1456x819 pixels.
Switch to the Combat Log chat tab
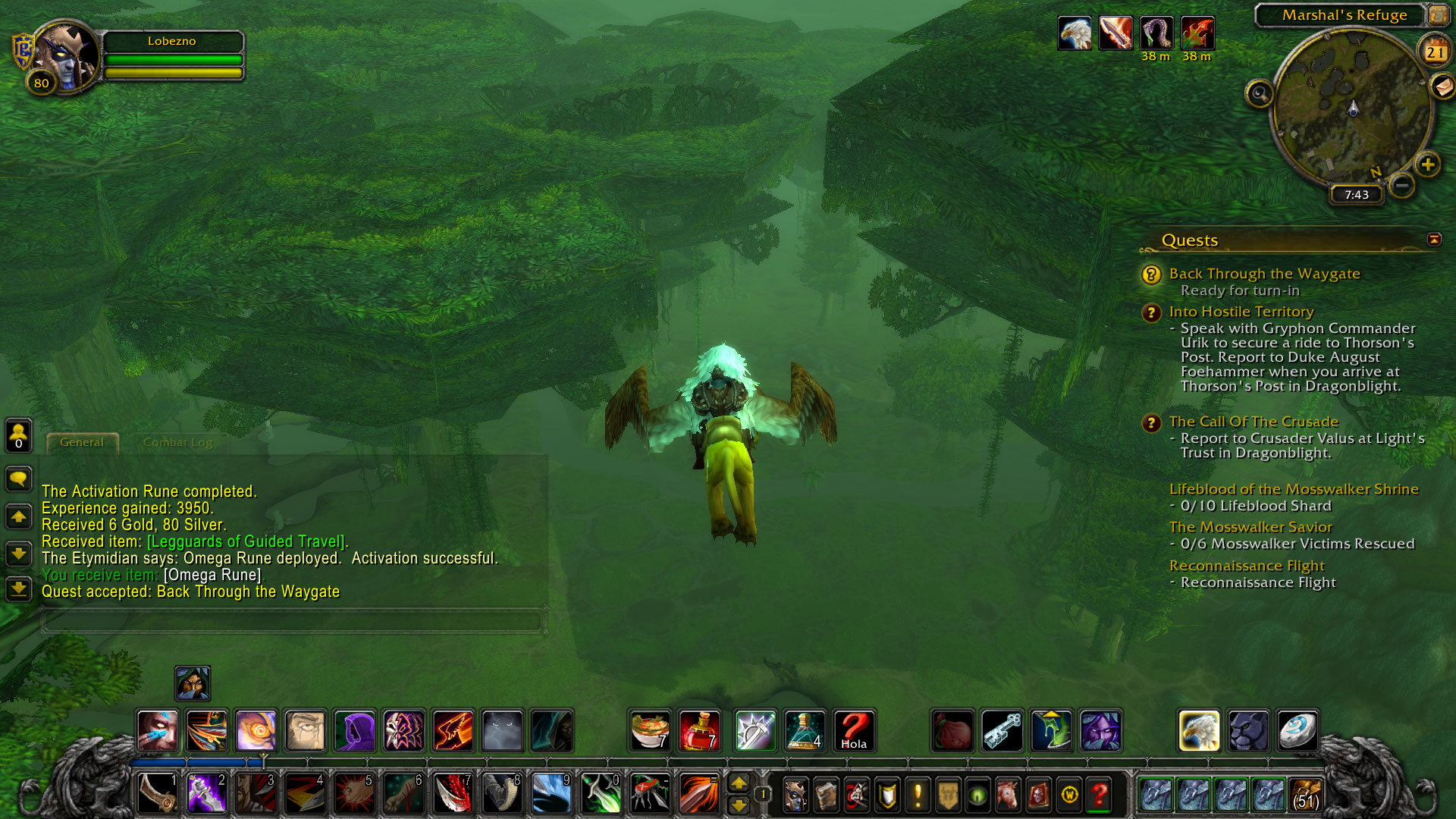coord(177,442)
